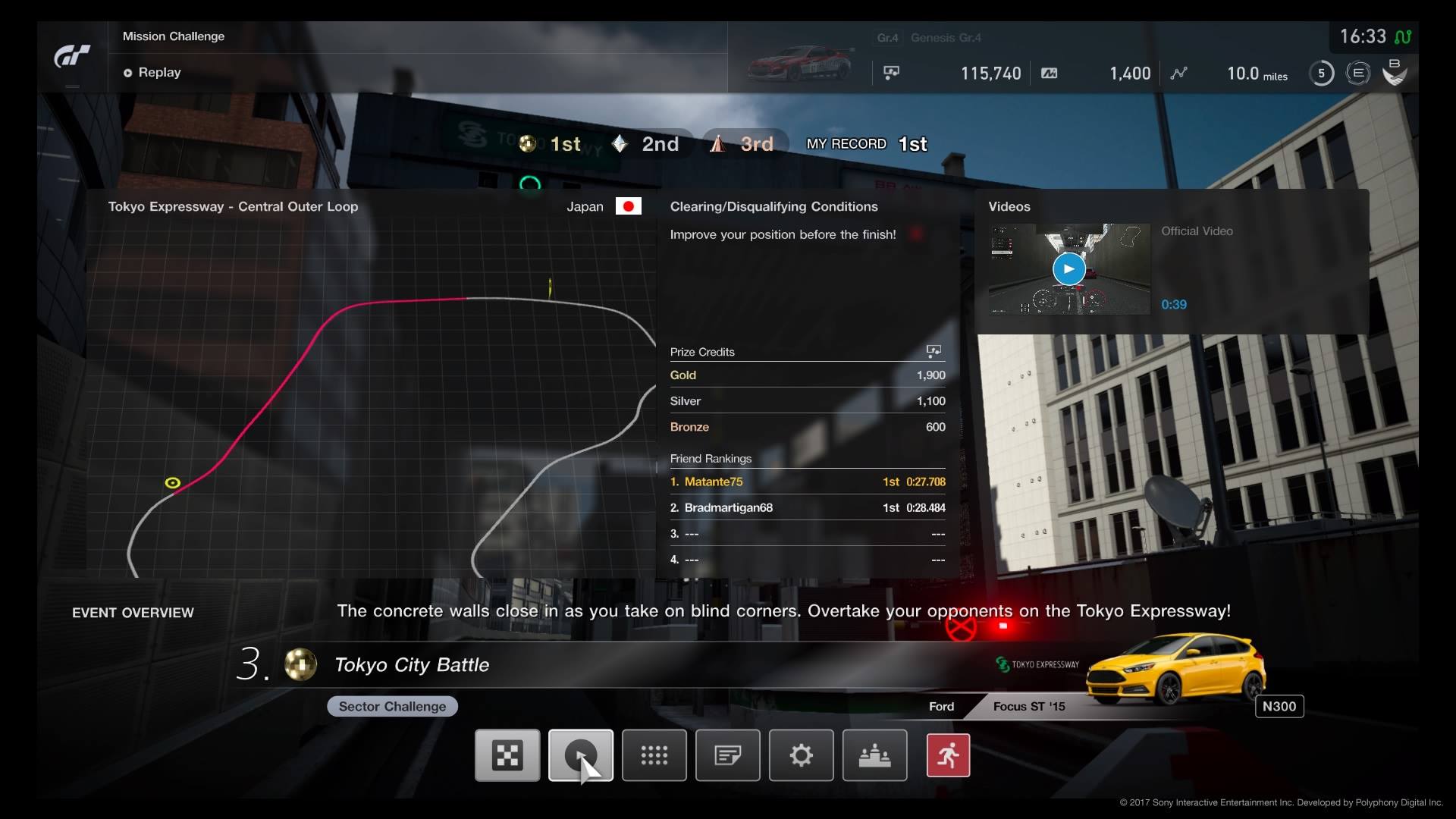1456x819 pixels.
Task: Click the level 5 circle indicator
Action: coord(1321,73)
